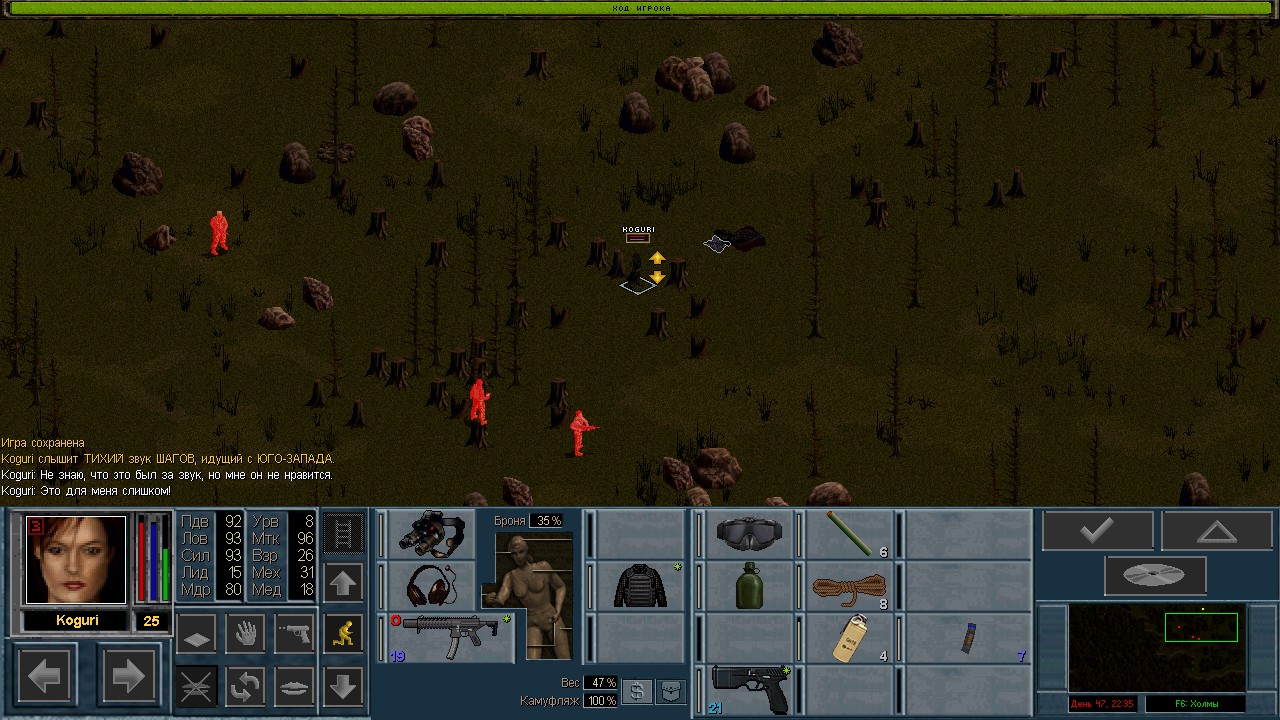Choose the black pistol slot
This screenshot has width=1280, height=720.
point(748,689)
